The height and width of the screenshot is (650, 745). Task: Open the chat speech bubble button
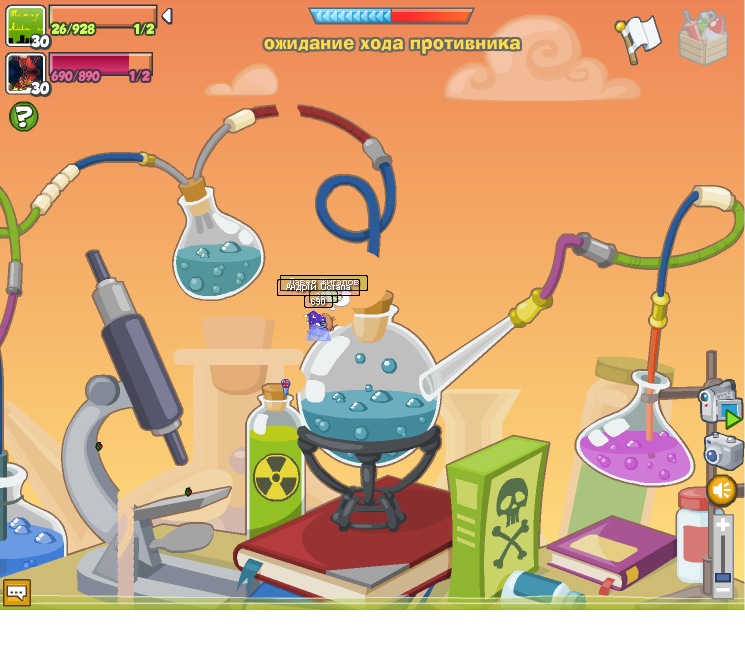coord(16,592)
